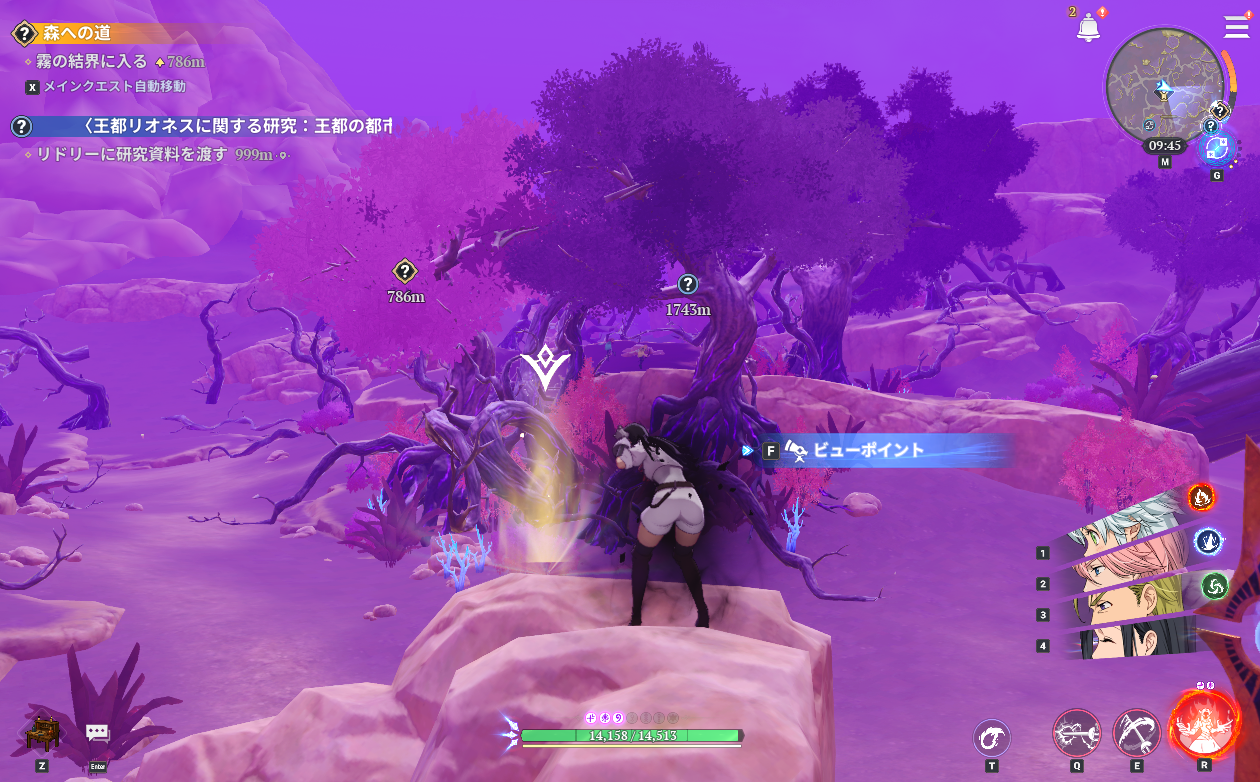Click メインクエスト自動移動 auto-move option
The height and width of the screenshot is (782, 1260).
(114, 87)
